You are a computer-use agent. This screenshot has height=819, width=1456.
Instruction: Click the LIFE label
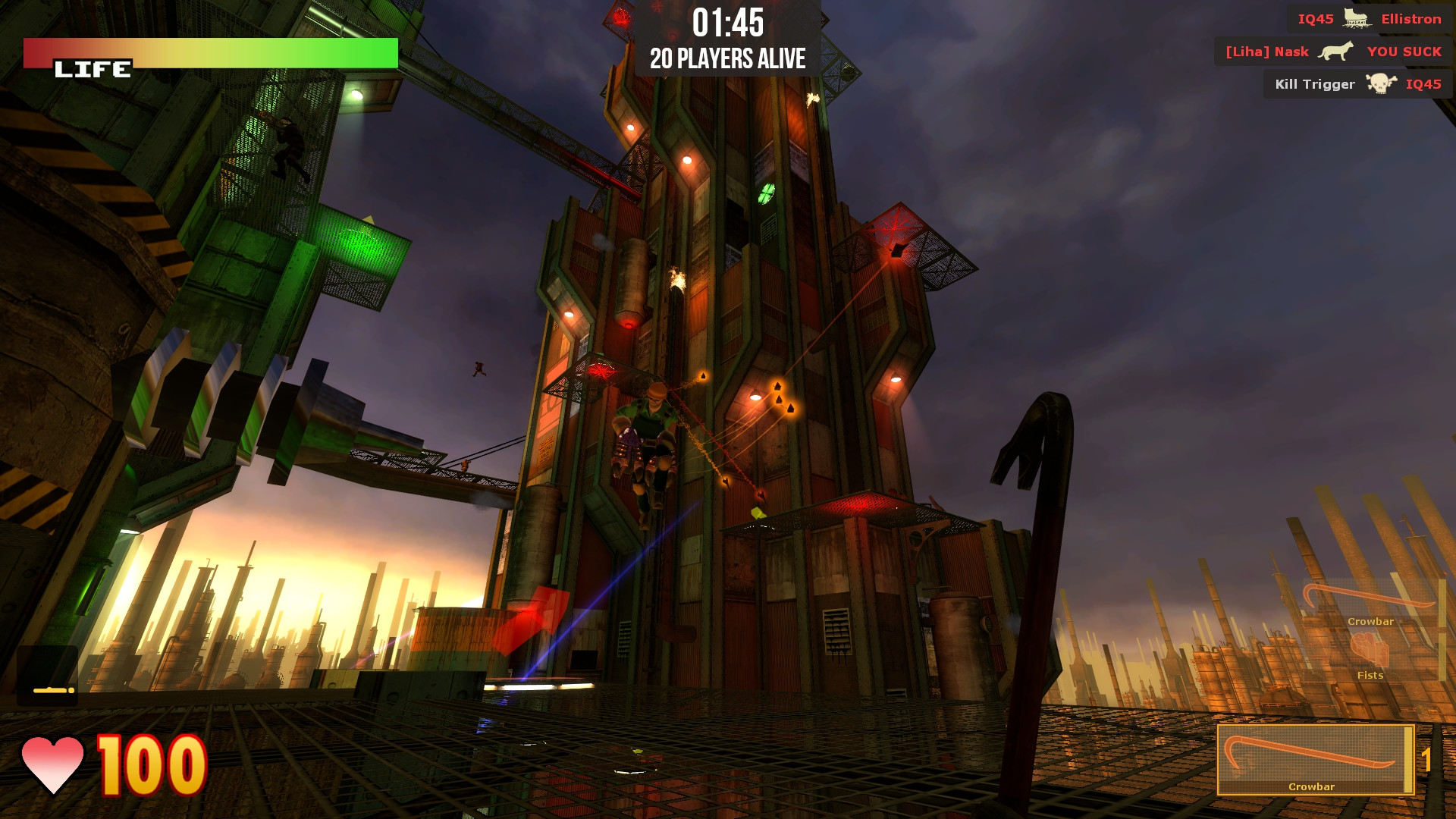point(93,69)
